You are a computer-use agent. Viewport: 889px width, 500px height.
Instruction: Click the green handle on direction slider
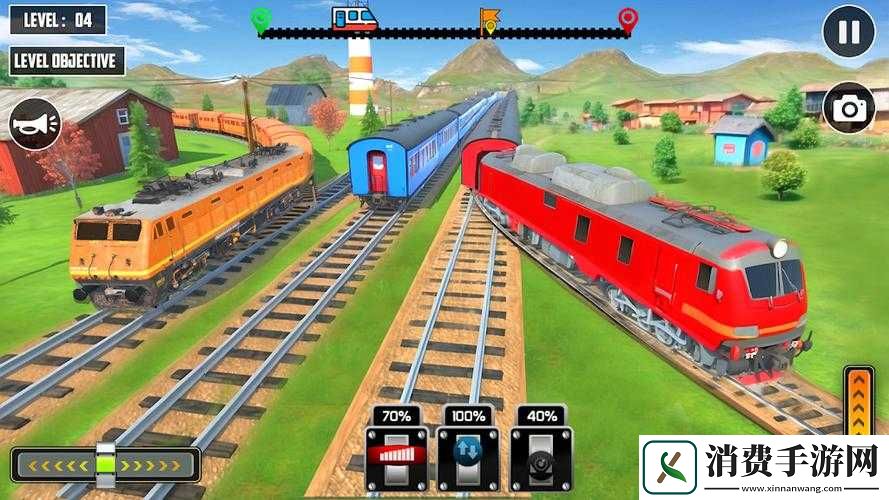[x=105, y=465]
